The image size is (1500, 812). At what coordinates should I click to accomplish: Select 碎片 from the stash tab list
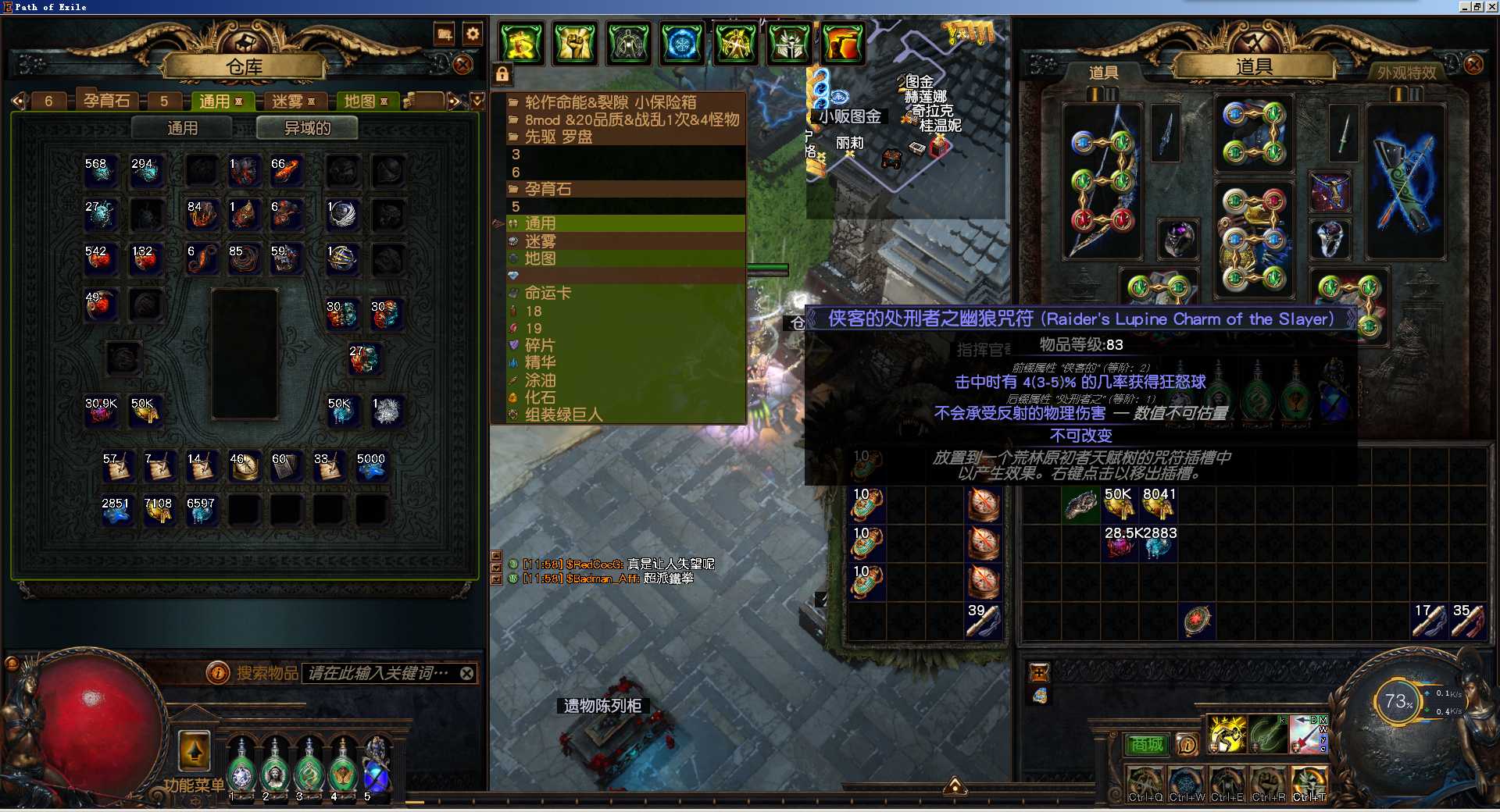(540, 345)
